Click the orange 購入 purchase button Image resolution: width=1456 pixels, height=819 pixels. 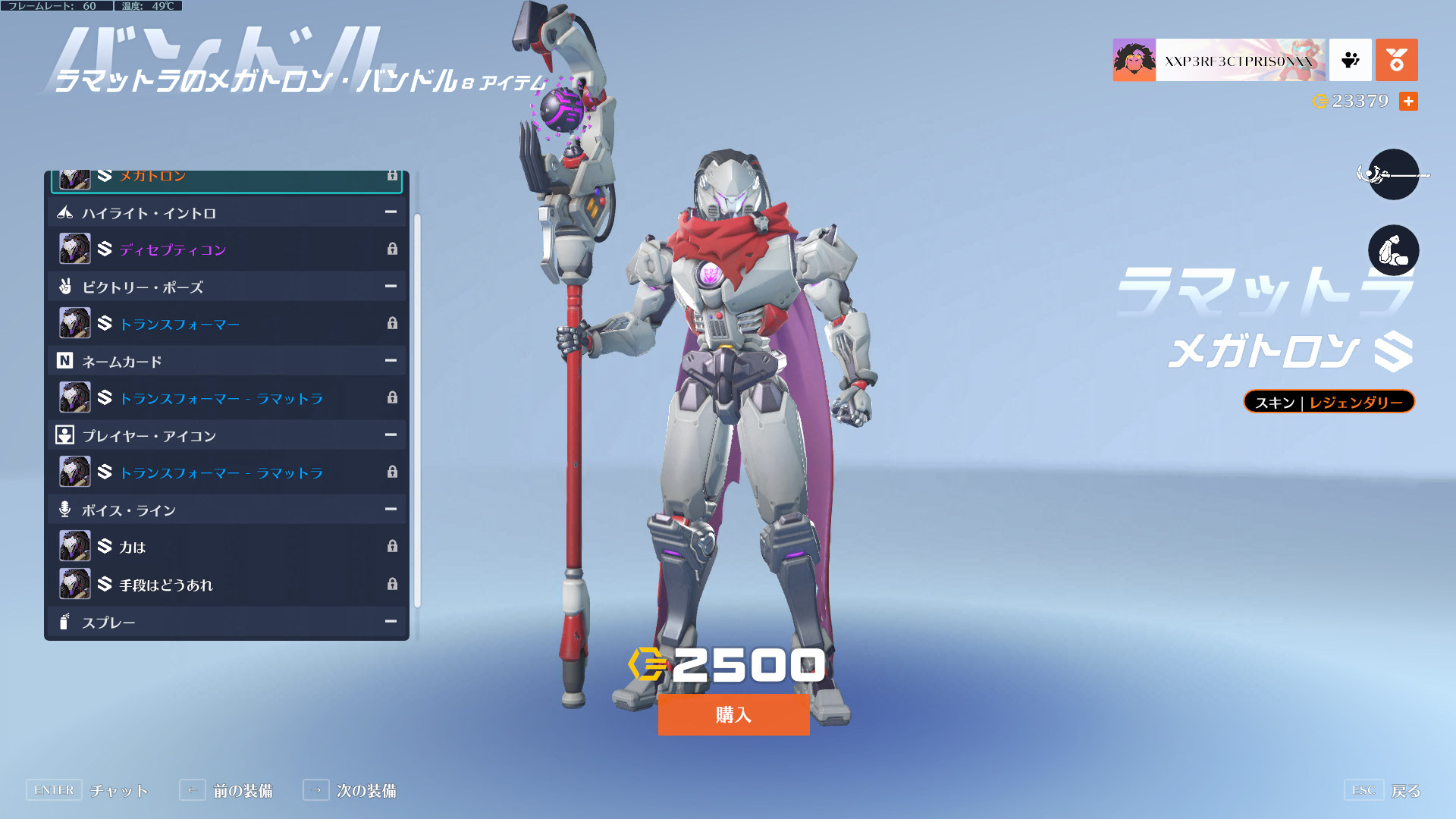733,714
